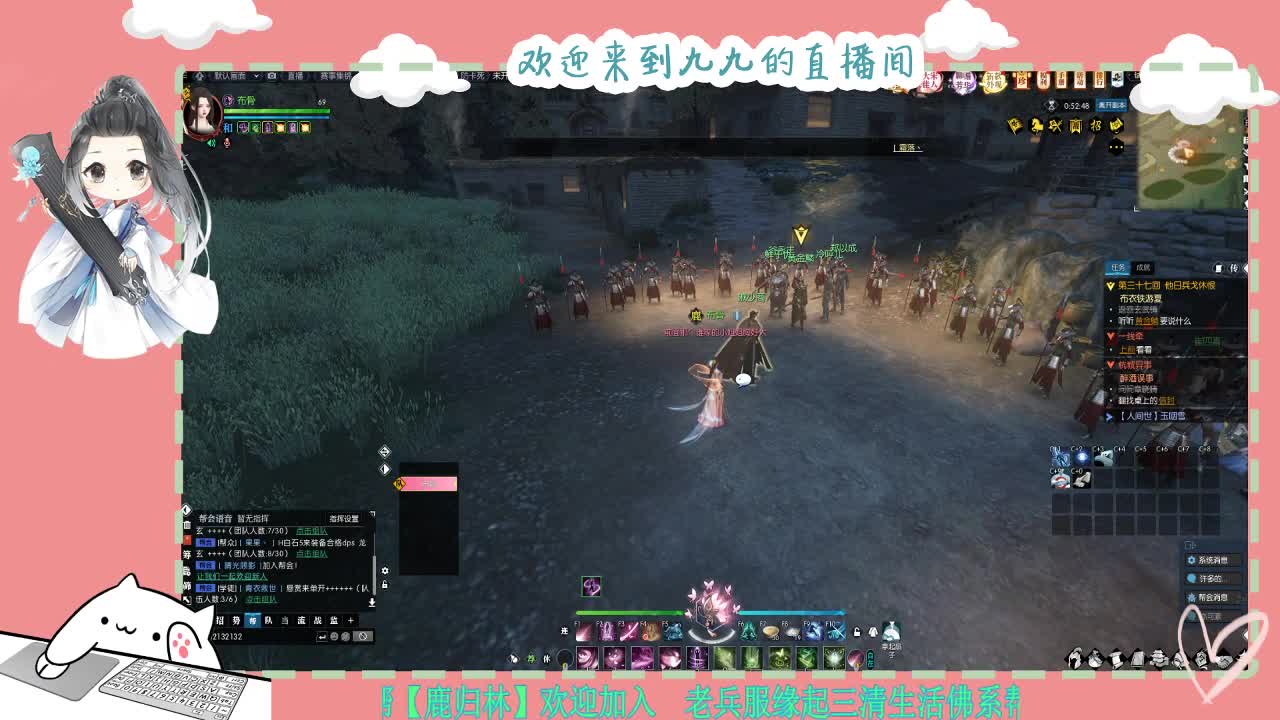Select the F1 skill on the action bar
This screenshot has width=1280, height=720.
(584, 632)
